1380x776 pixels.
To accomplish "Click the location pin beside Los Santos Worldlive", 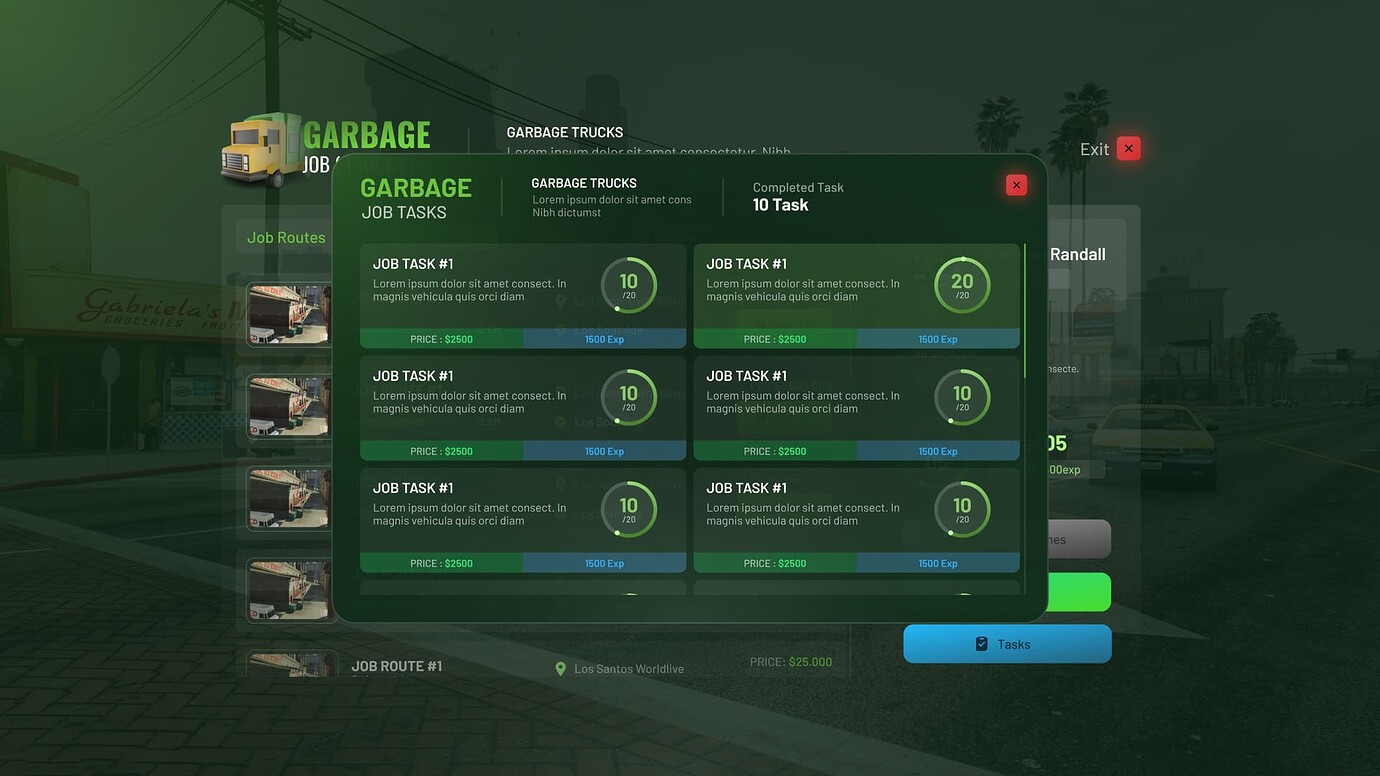I will 560,668.
